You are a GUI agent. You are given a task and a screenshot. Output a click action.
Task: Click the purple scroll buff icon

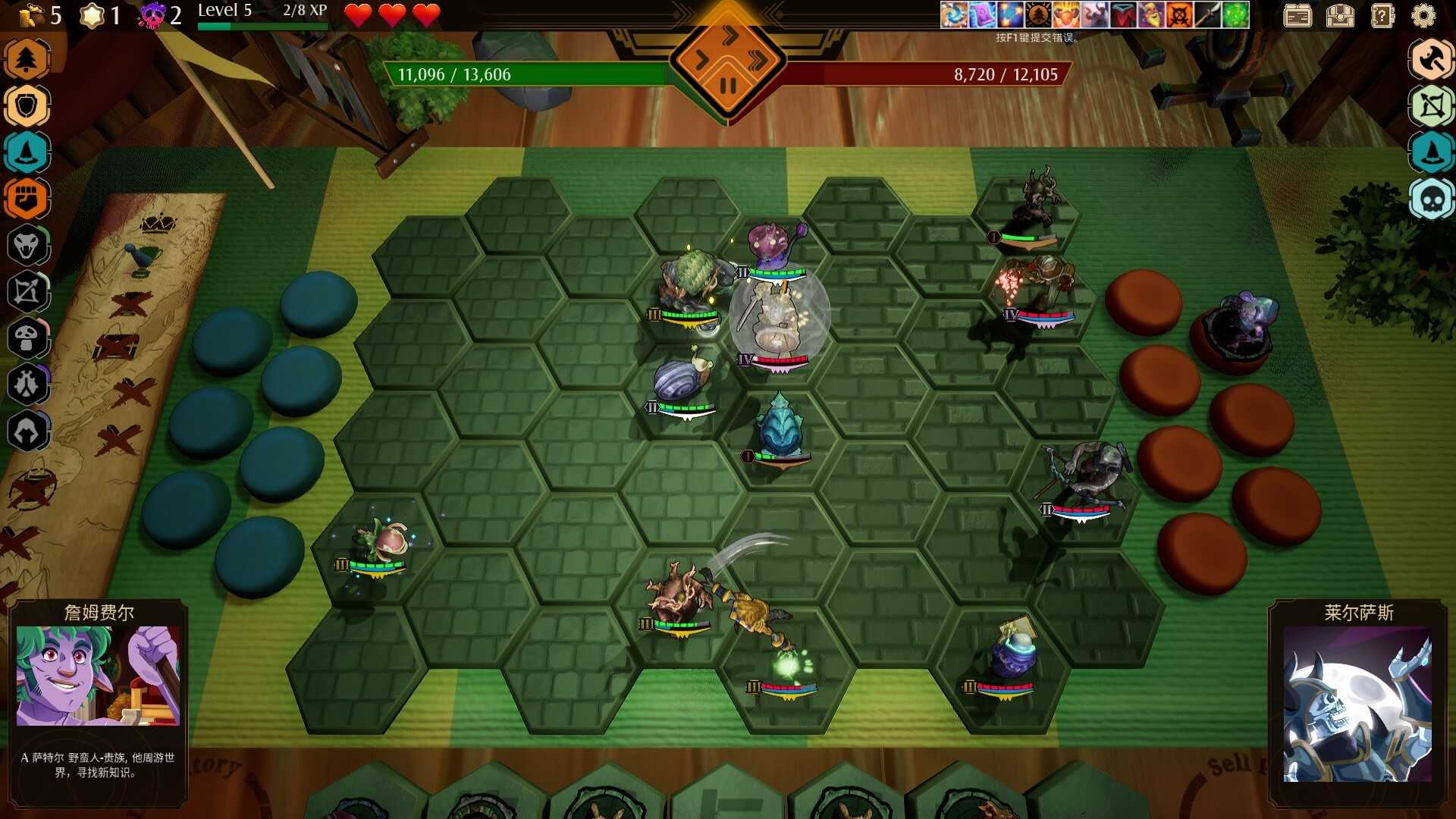pyautogui.click(x=981, y=14)
